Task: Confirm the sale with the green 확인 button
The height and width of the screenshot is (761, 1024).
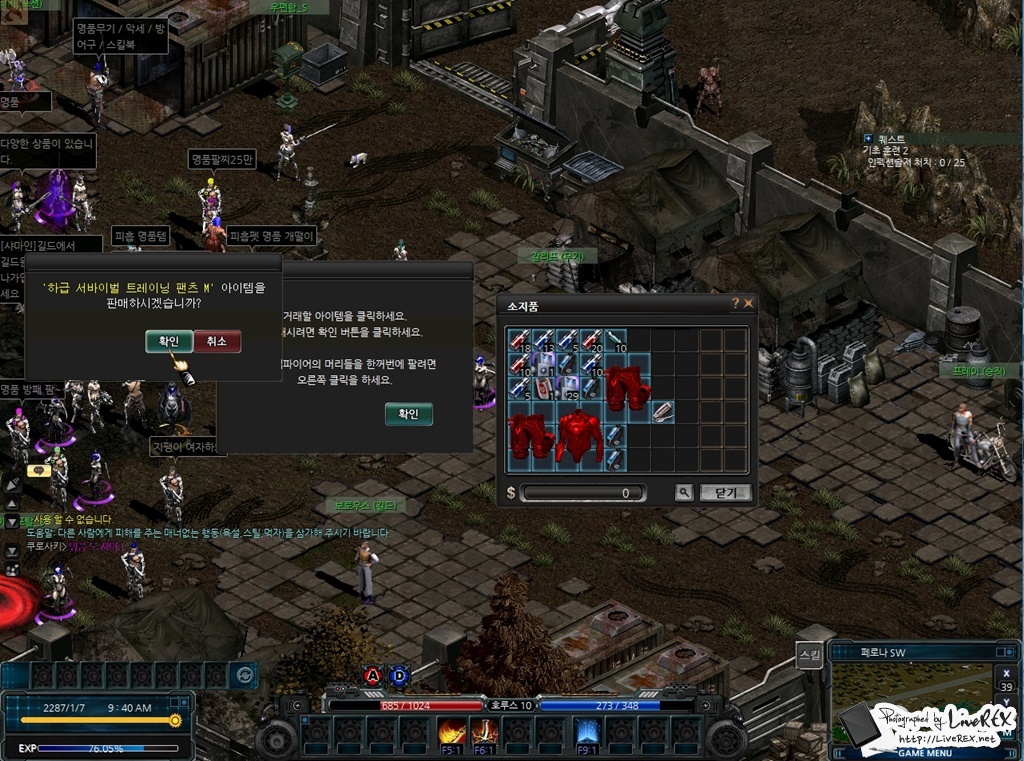Action: (168, 341)
